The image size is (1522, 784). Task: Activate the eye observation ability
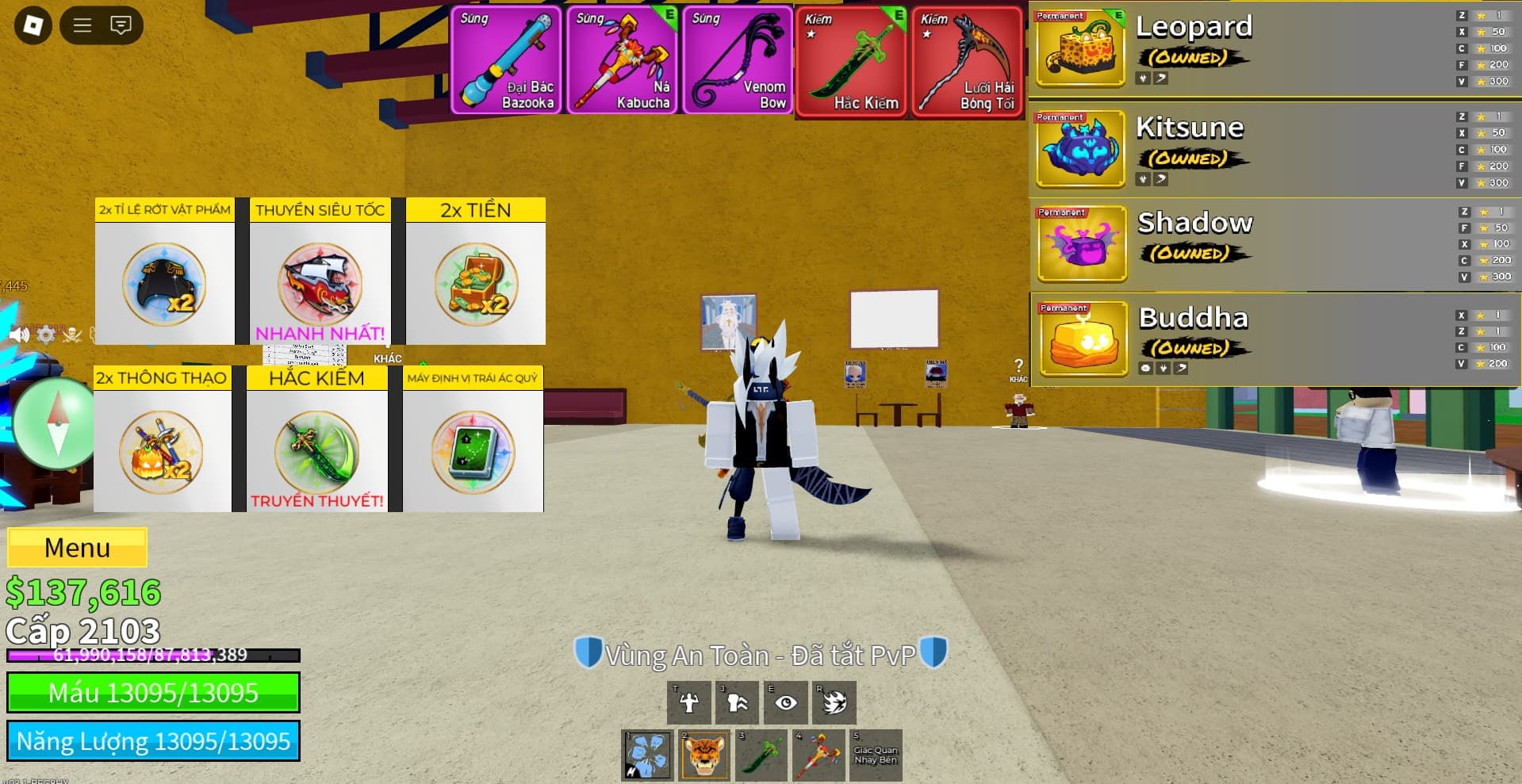(x=785, y=702)
